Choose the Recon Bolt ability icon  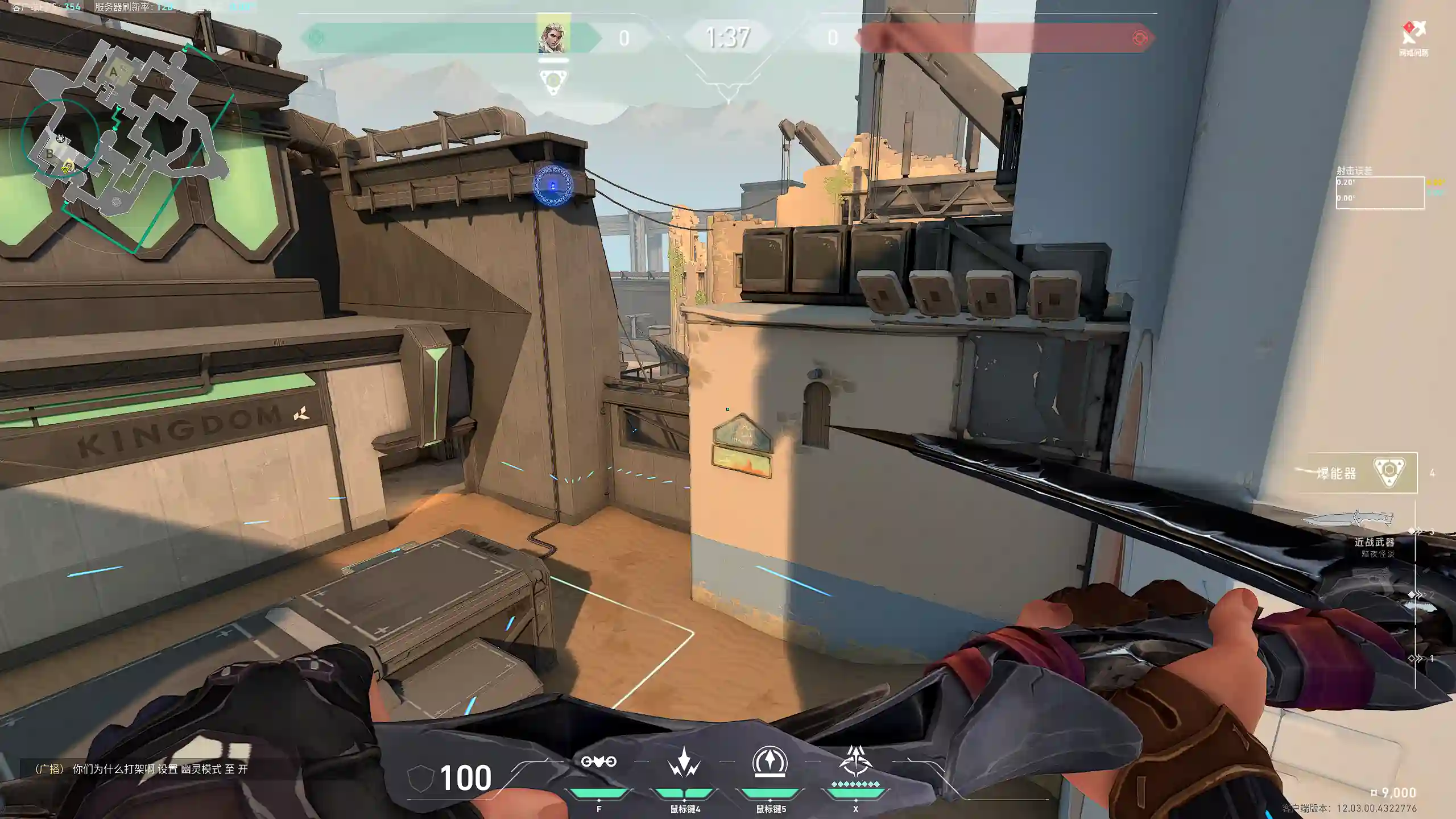coord(770,762)
